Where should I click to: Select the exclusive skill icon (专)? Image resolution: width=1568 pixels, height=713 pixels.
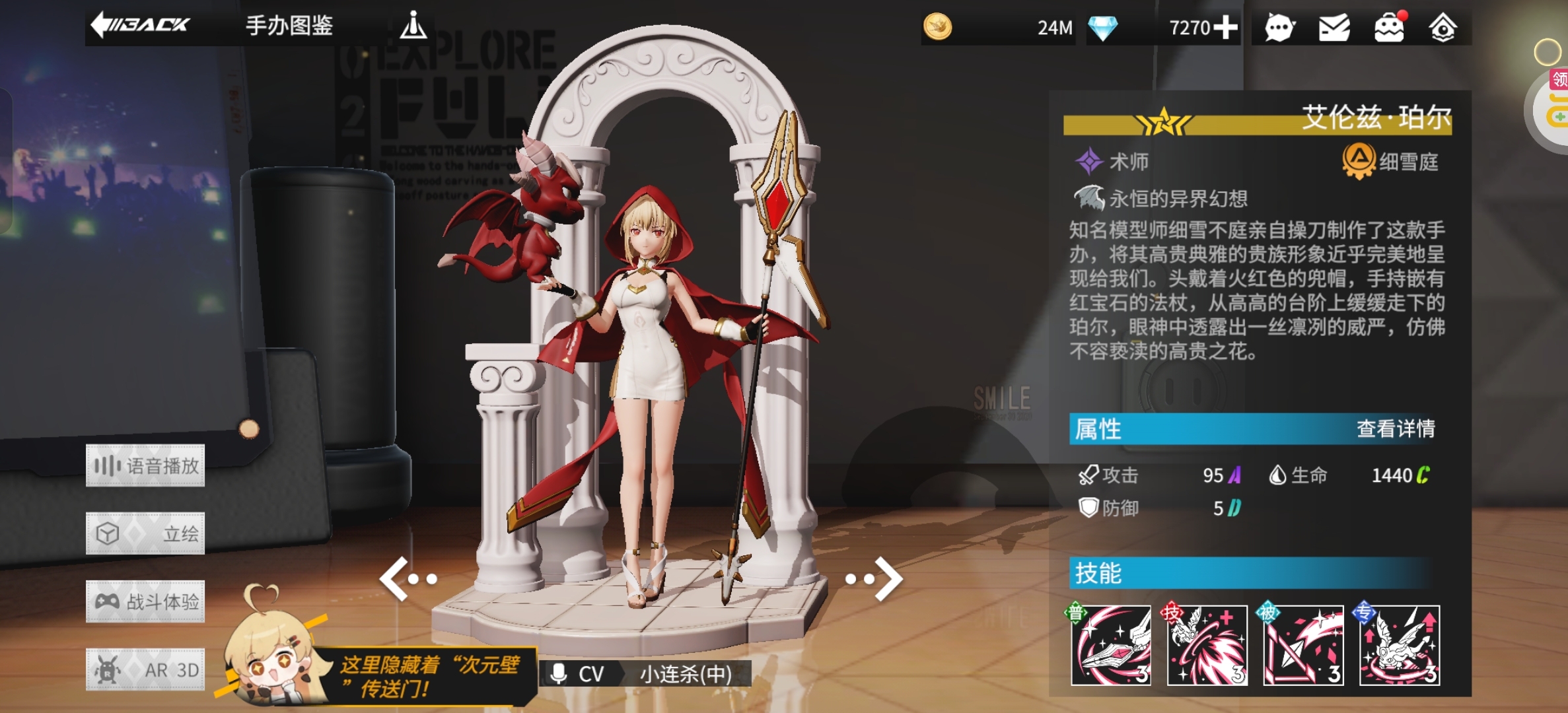tap(1400, 645)
